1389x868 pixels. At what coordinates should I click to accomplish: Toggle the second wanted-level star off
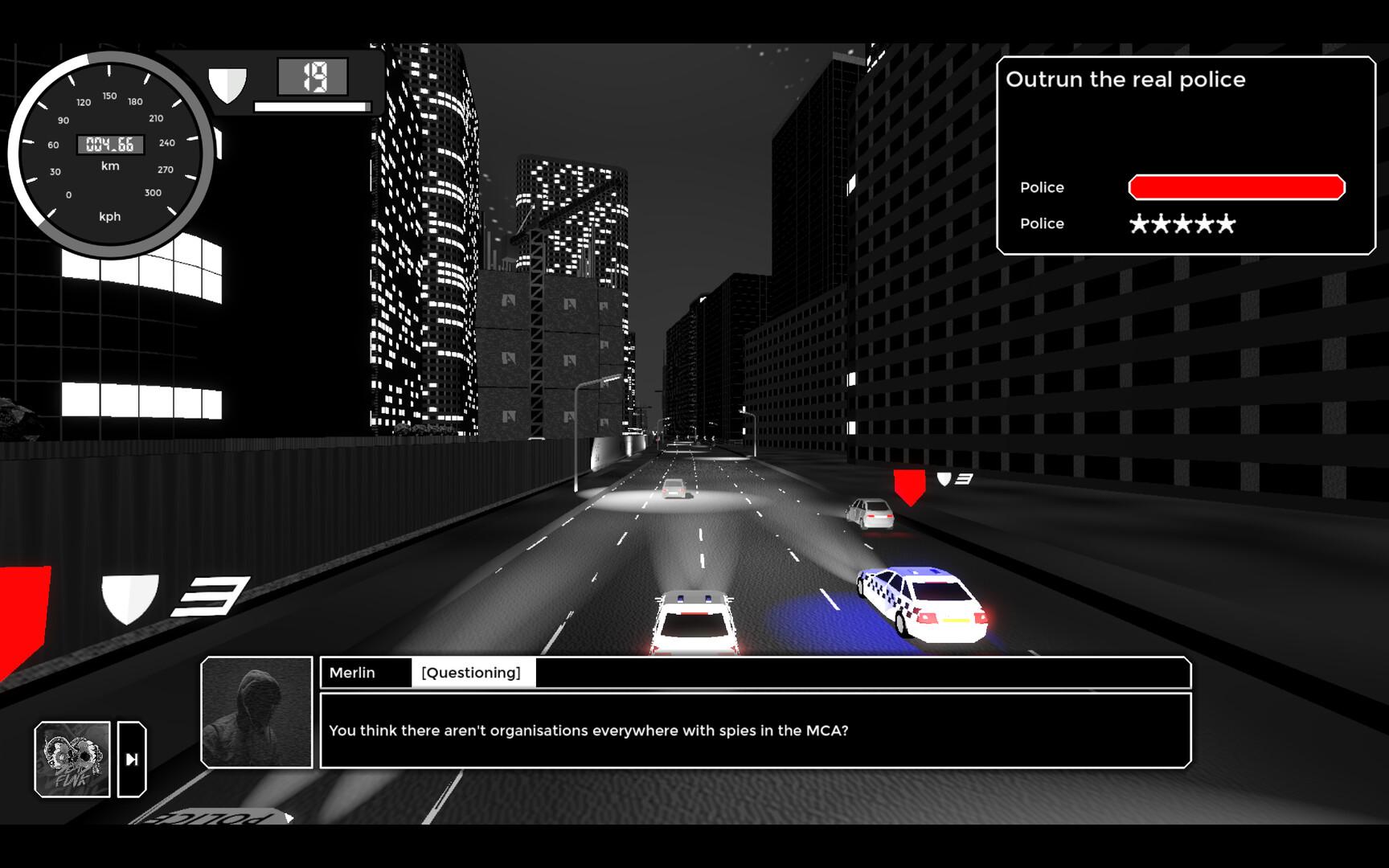[1161, 223]
